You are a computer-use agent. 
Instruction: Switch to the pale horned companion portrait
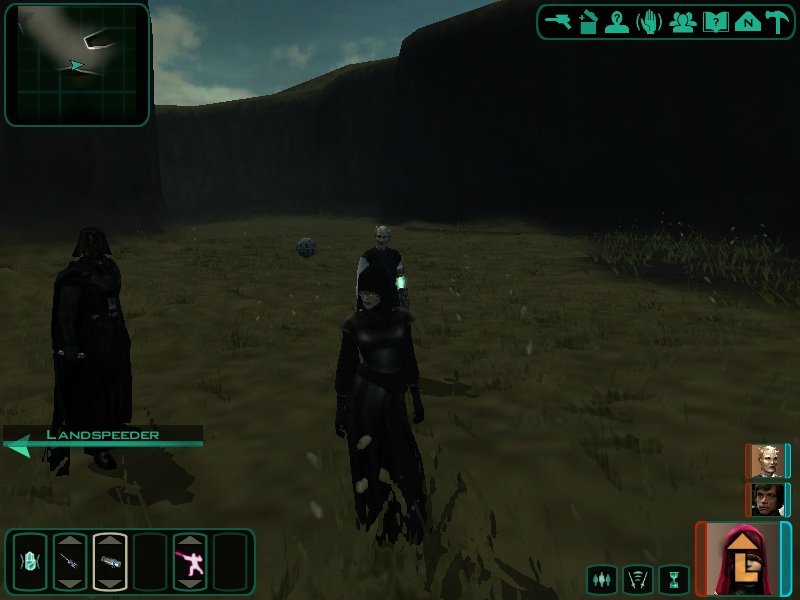click(x=768, y=461)
